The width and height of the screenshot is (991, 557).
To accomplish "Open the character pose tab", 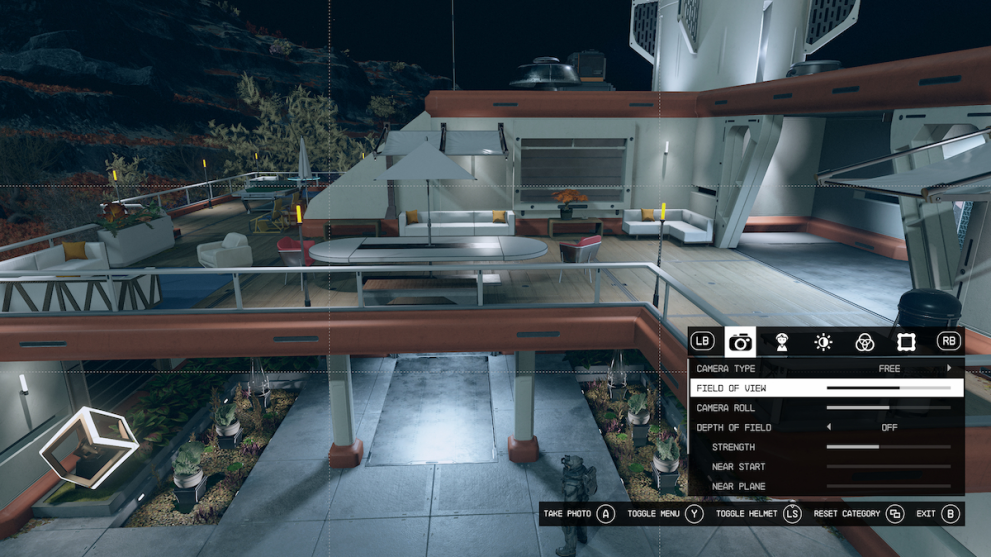I will click(782, 342).
